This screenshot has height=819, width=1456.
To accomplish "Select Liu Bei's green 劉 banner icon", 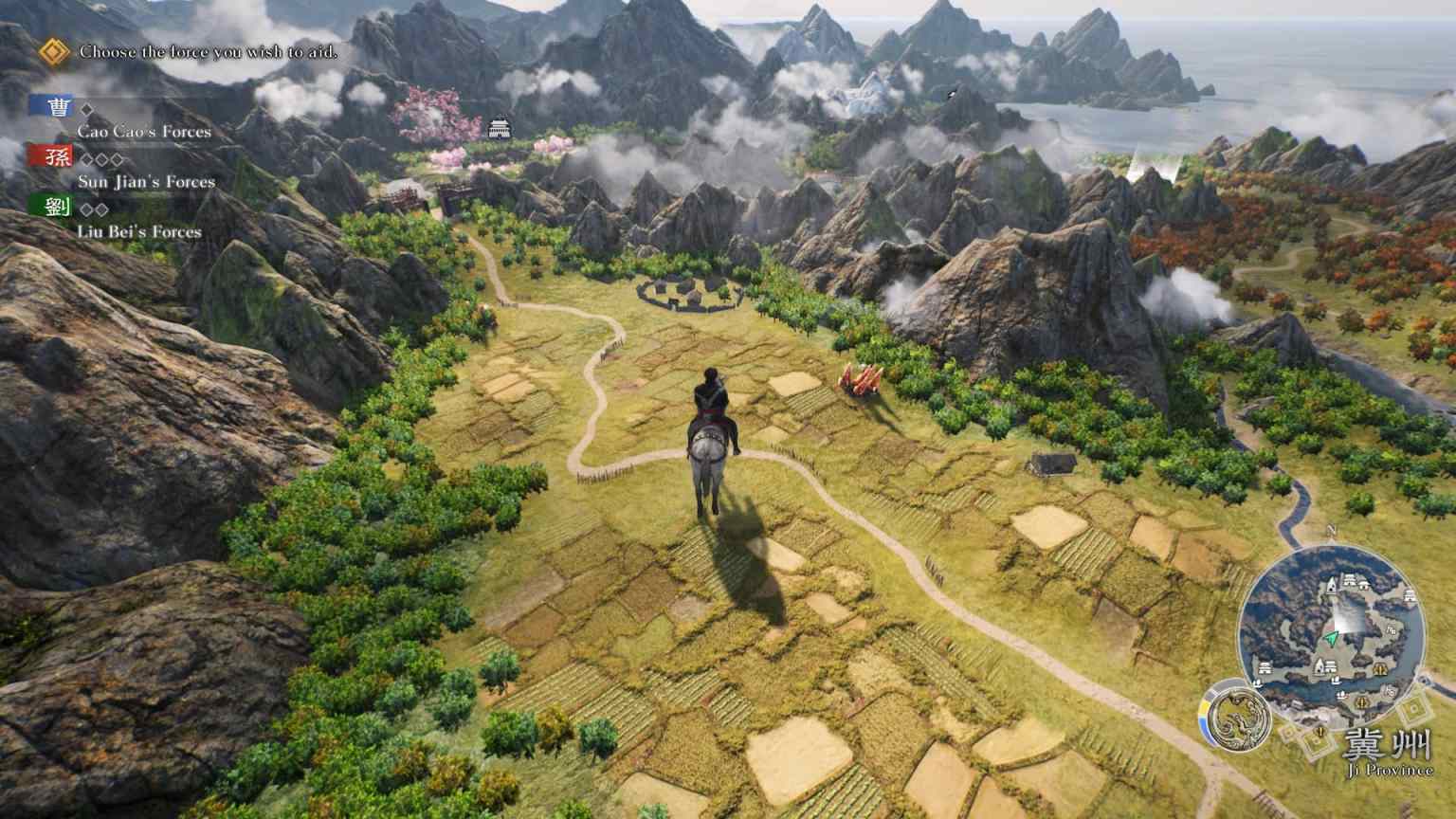I will point(58,208).
